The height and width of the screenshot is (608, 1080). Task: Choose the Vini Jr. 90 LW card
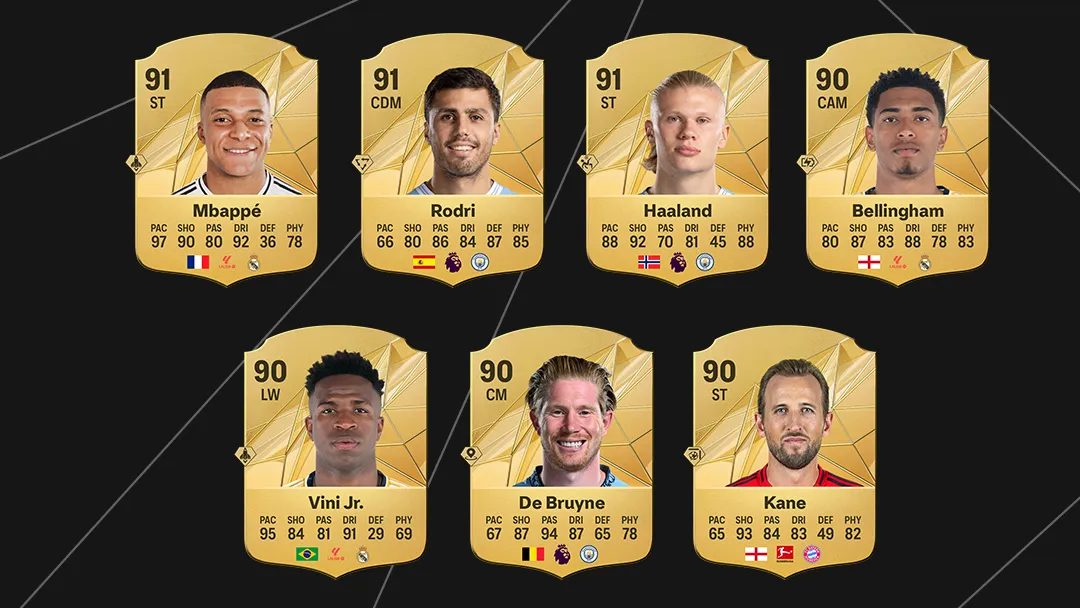click(x=335, y=452)
